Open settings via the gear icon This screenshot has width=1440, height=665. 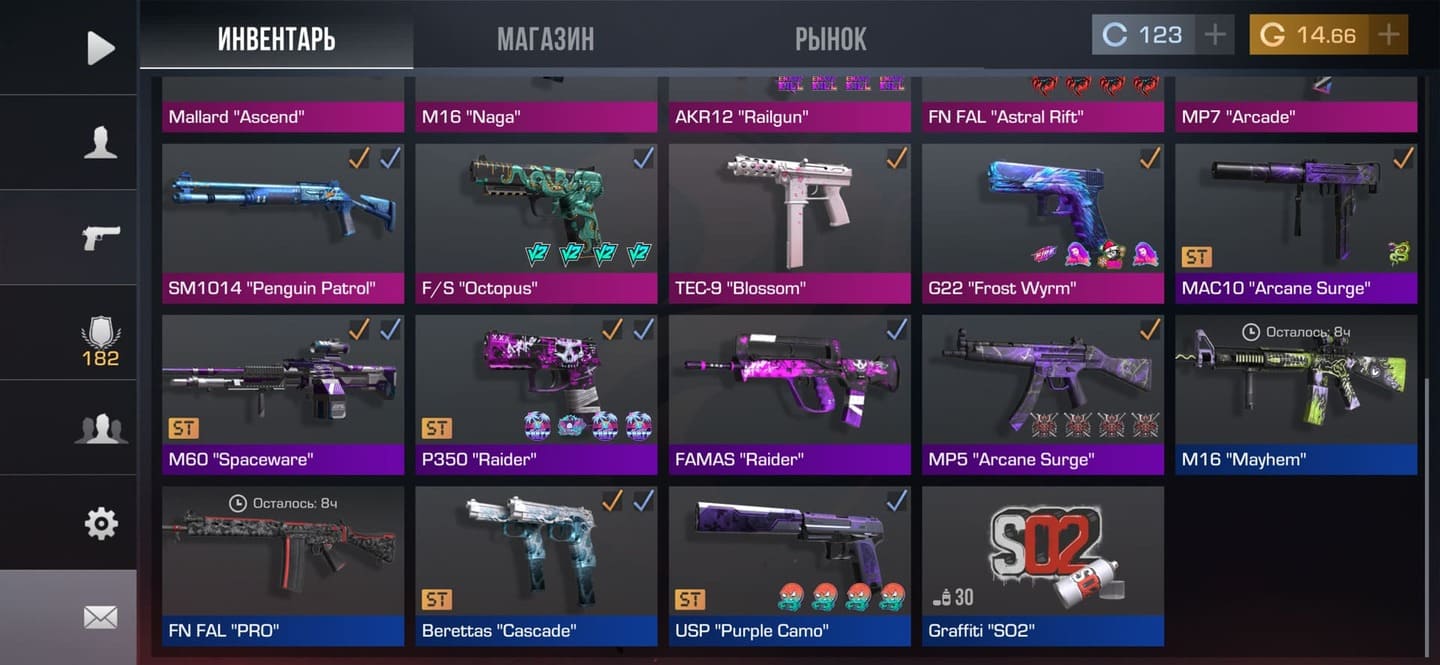100,523
